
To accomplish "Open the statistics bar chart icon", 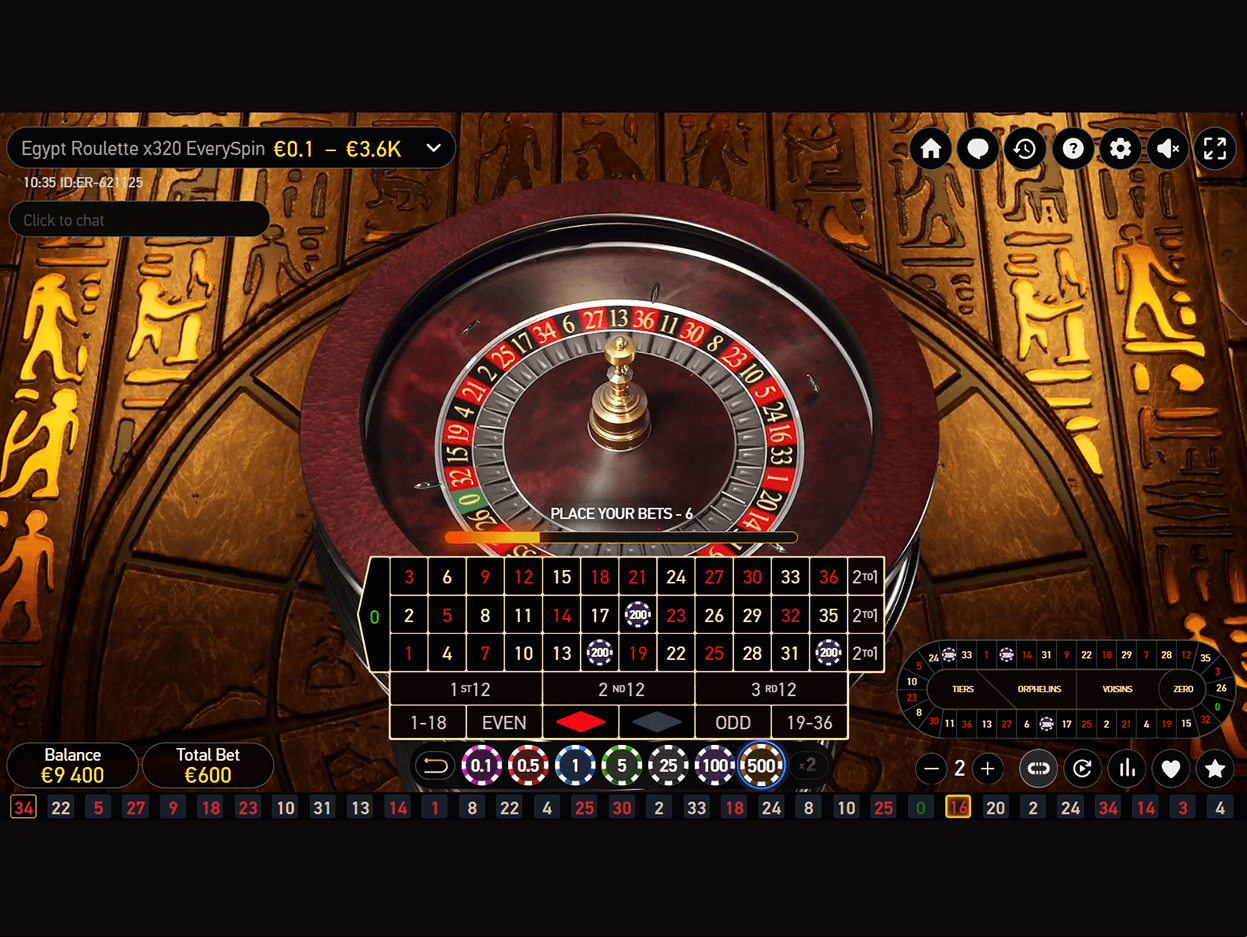I will [x=1127, y=768].
